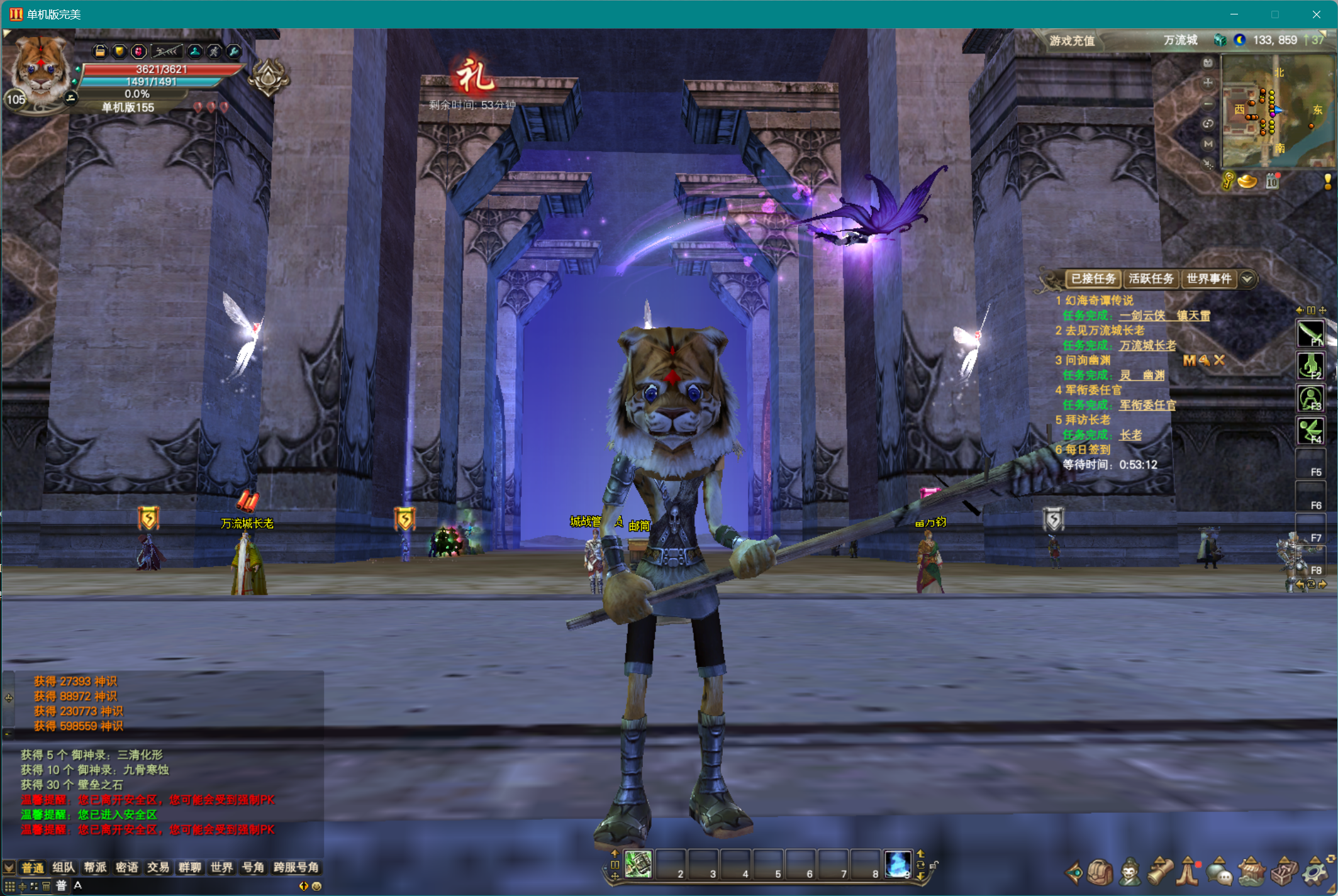Select the 世界 chat channel tab
Viewport: 1338px width, 896px height.
pos(221,868)
